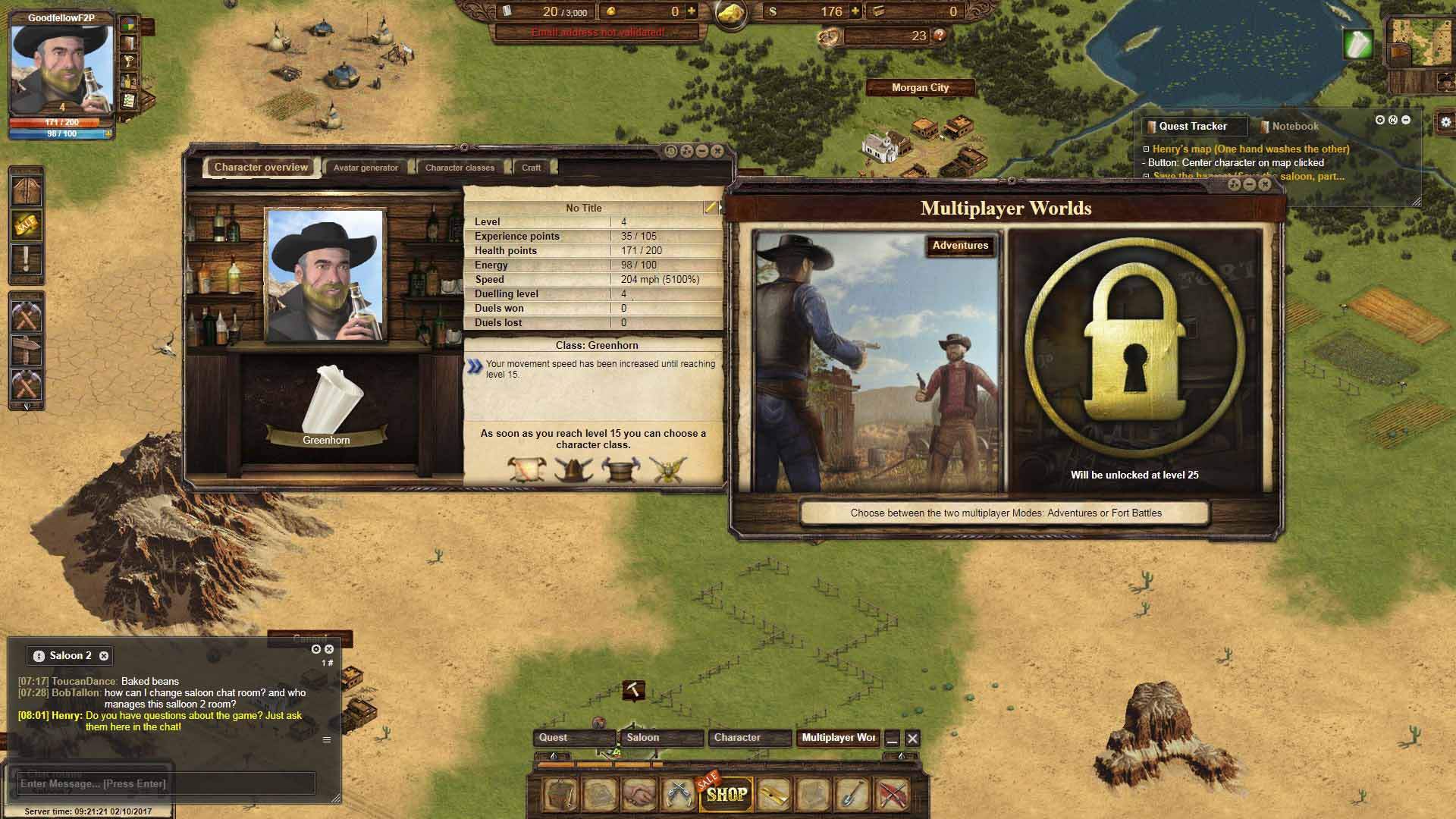Image resolution: width=1456 pixels, height=819 pixels.
Task: Switch to the Saloon taskbar window
Action: [x=661, y=738]
